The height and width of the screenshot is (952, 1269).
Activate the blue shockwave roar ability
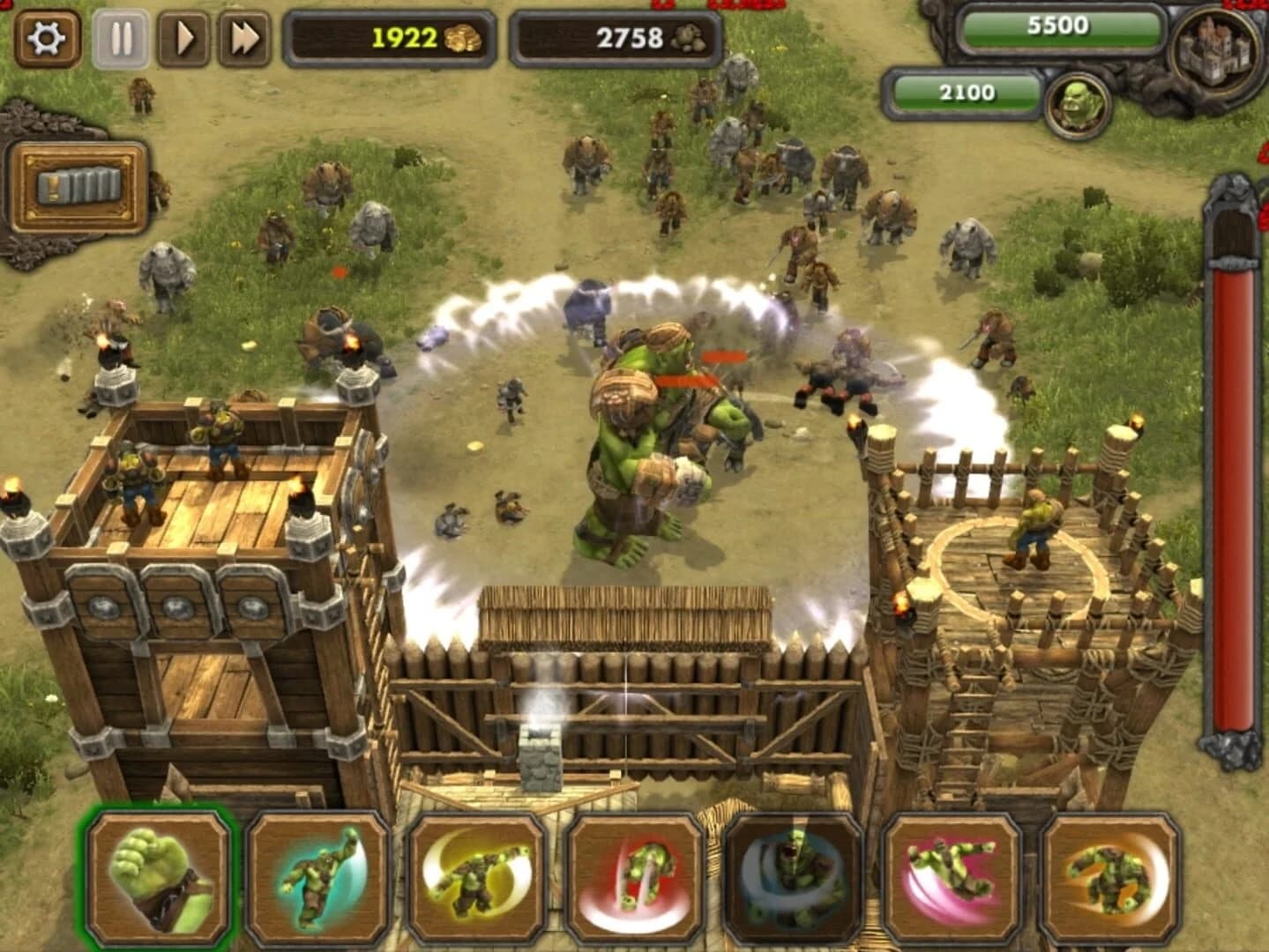point(792,881)
